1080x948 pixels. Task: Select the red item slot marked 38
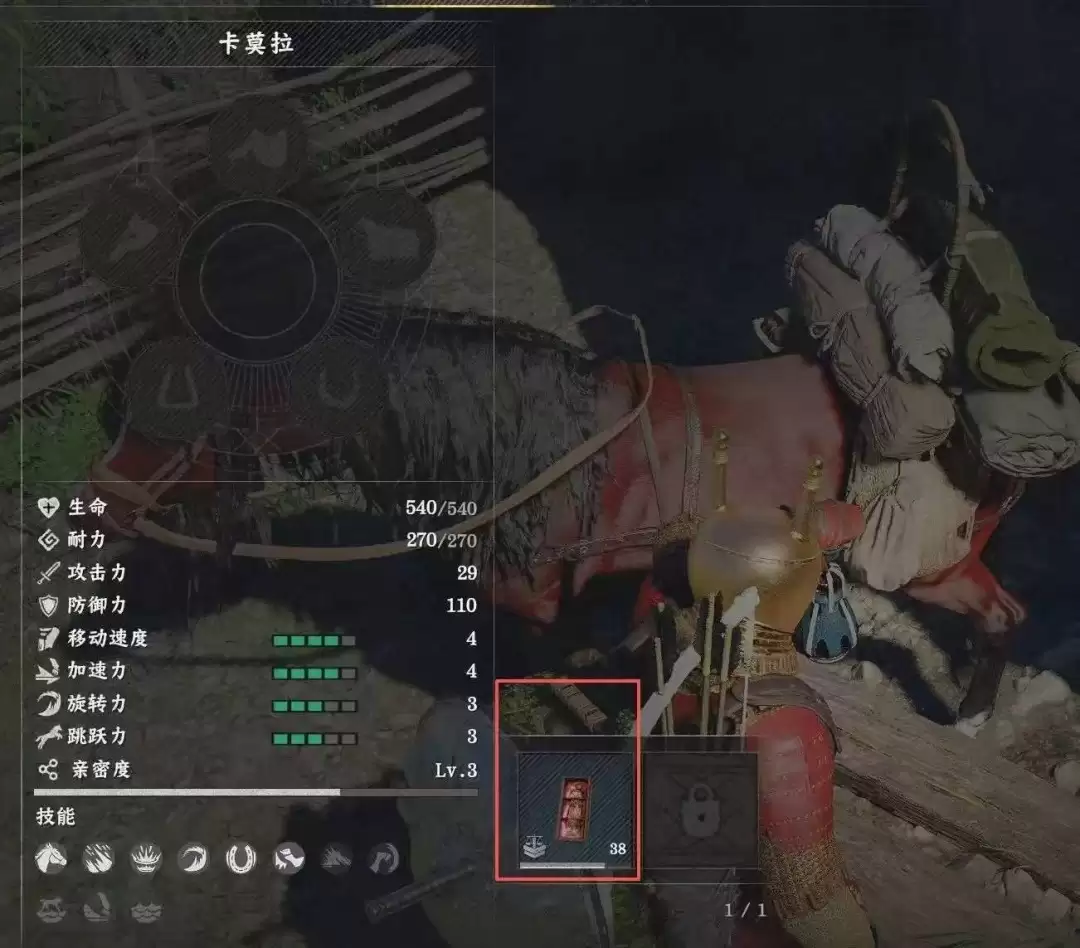click(x=575, y=809)
